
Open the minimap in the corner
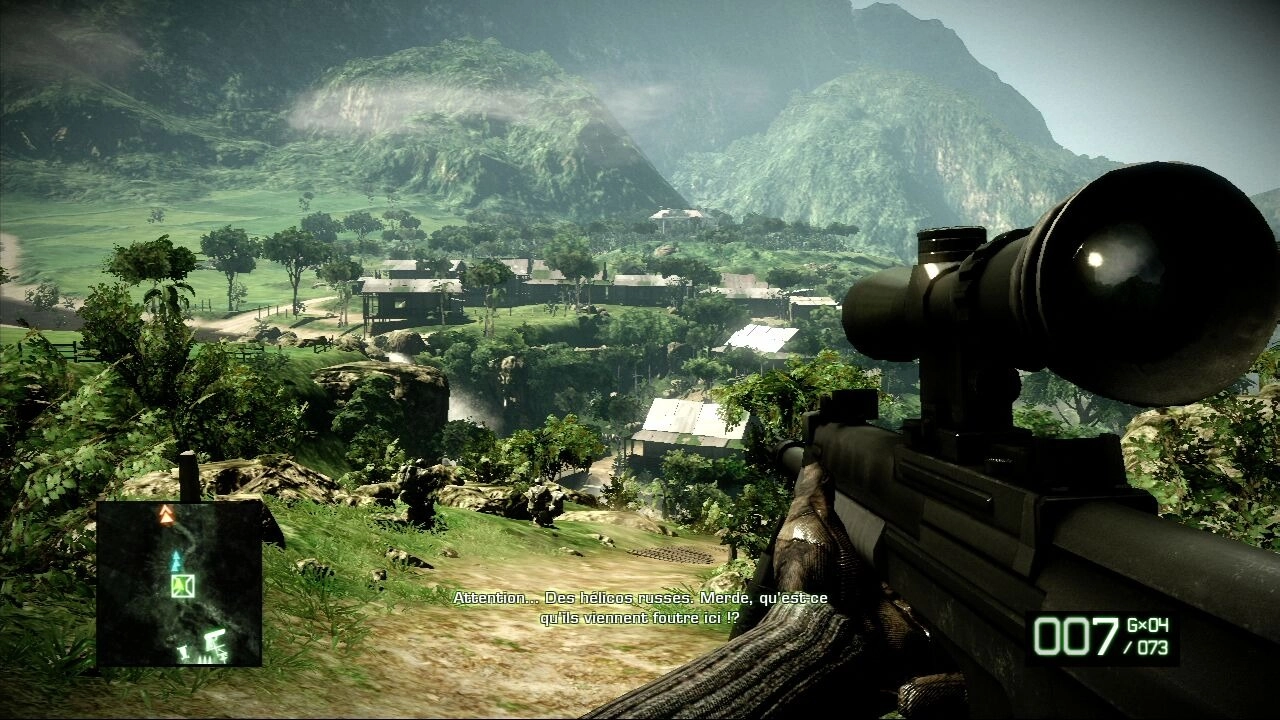click(x=179, y=584)
